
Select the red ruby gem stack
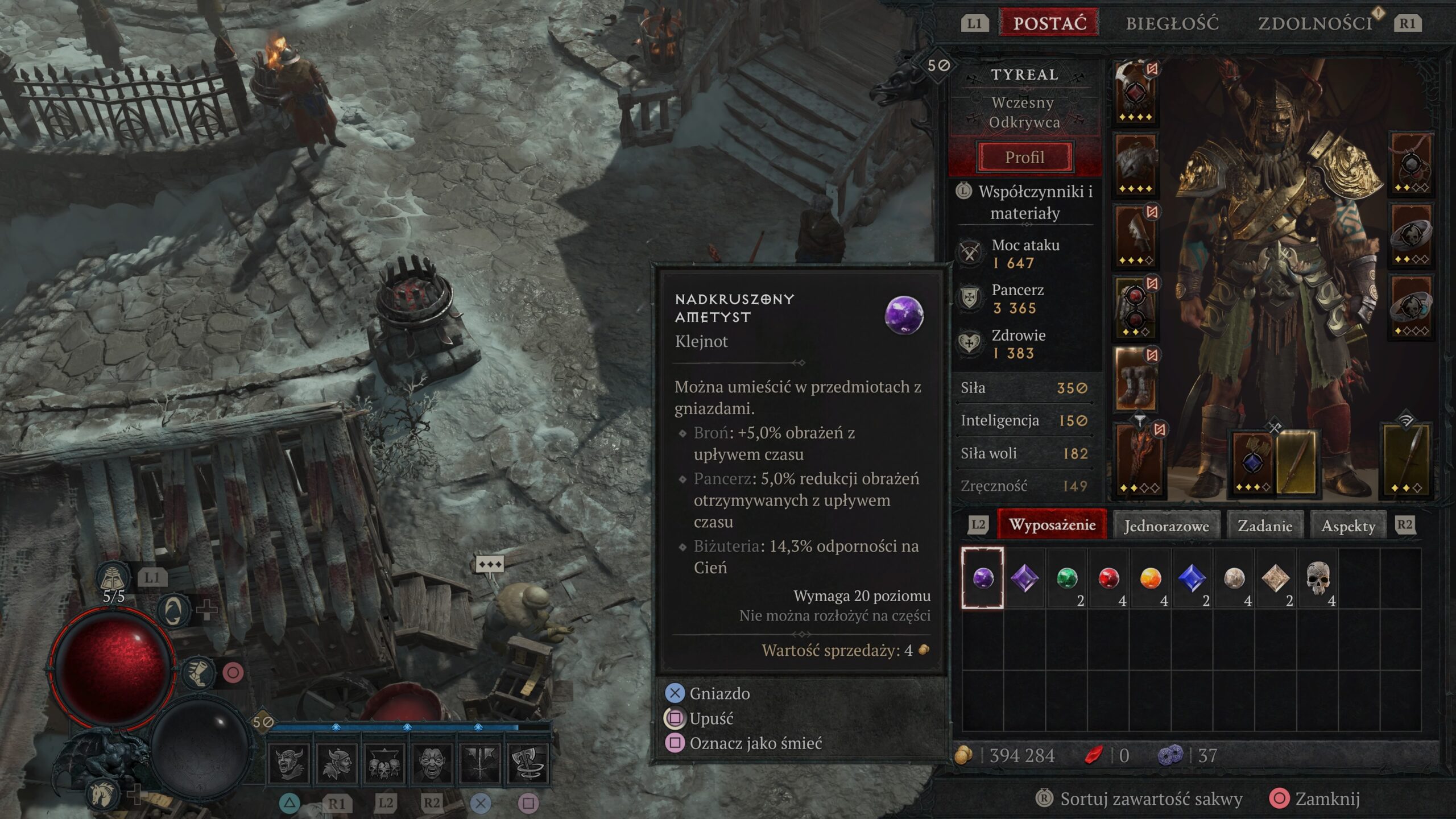[1108, 578]
